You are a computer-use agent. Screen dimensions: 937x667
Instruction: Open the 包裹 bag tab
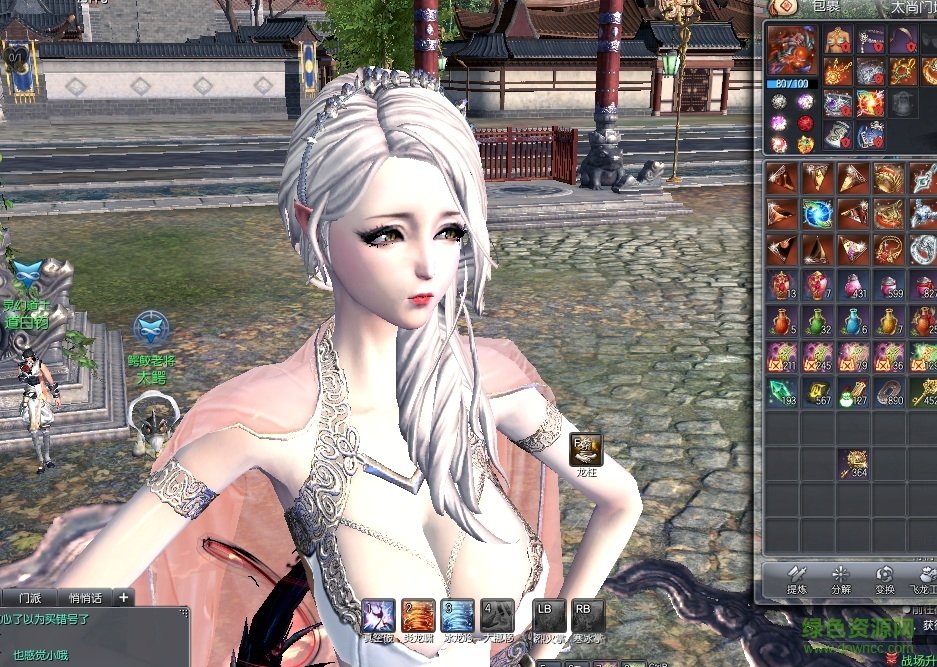pos(826,7)
